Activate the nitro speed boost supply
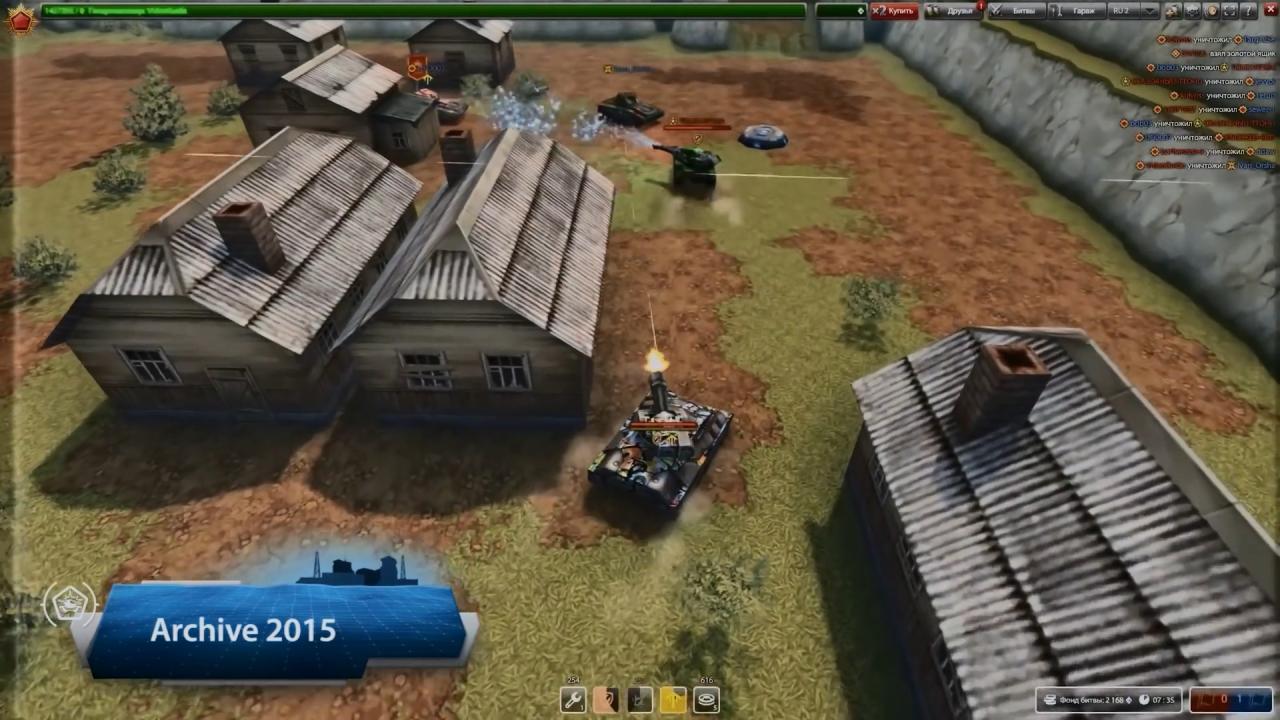The height and width of the screenshot is (720, 1280). coord(672,700)
